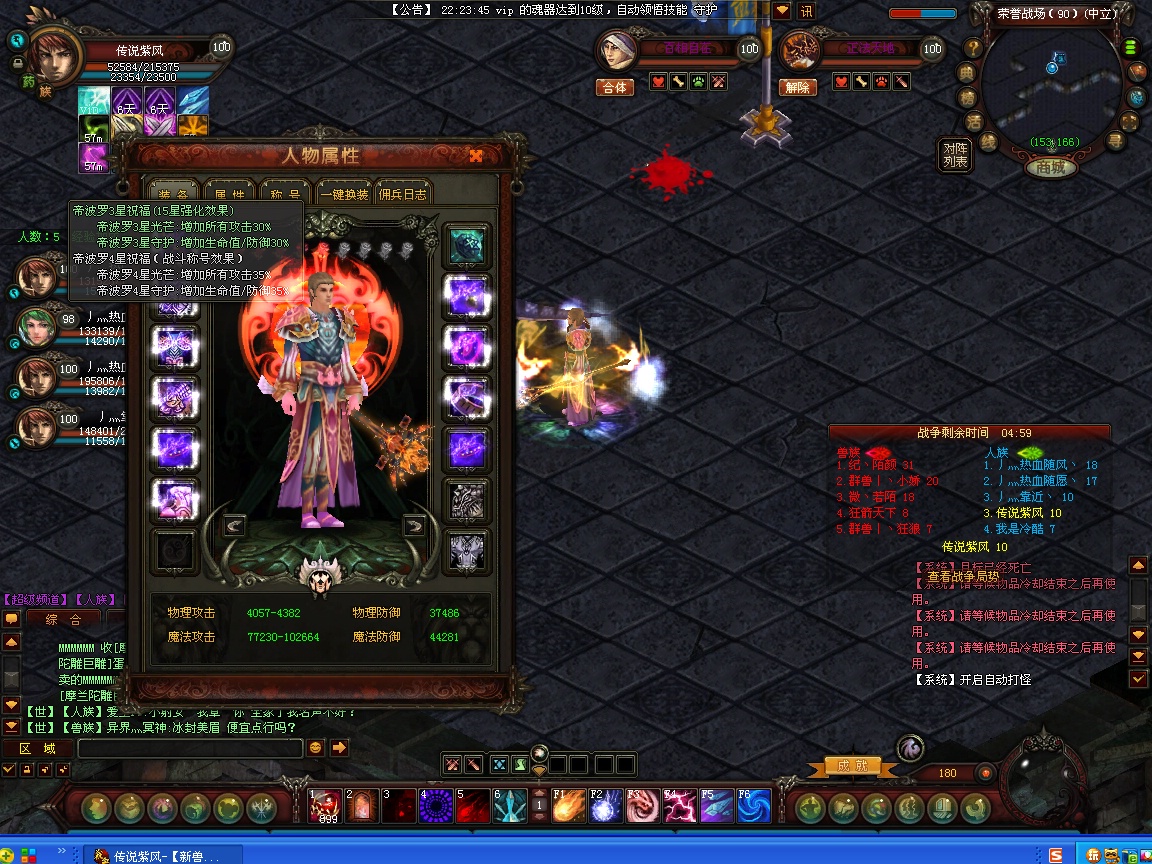Switch to the 称号 tab
This screenshot has width=1152, height=864.
tap(284, 194)
